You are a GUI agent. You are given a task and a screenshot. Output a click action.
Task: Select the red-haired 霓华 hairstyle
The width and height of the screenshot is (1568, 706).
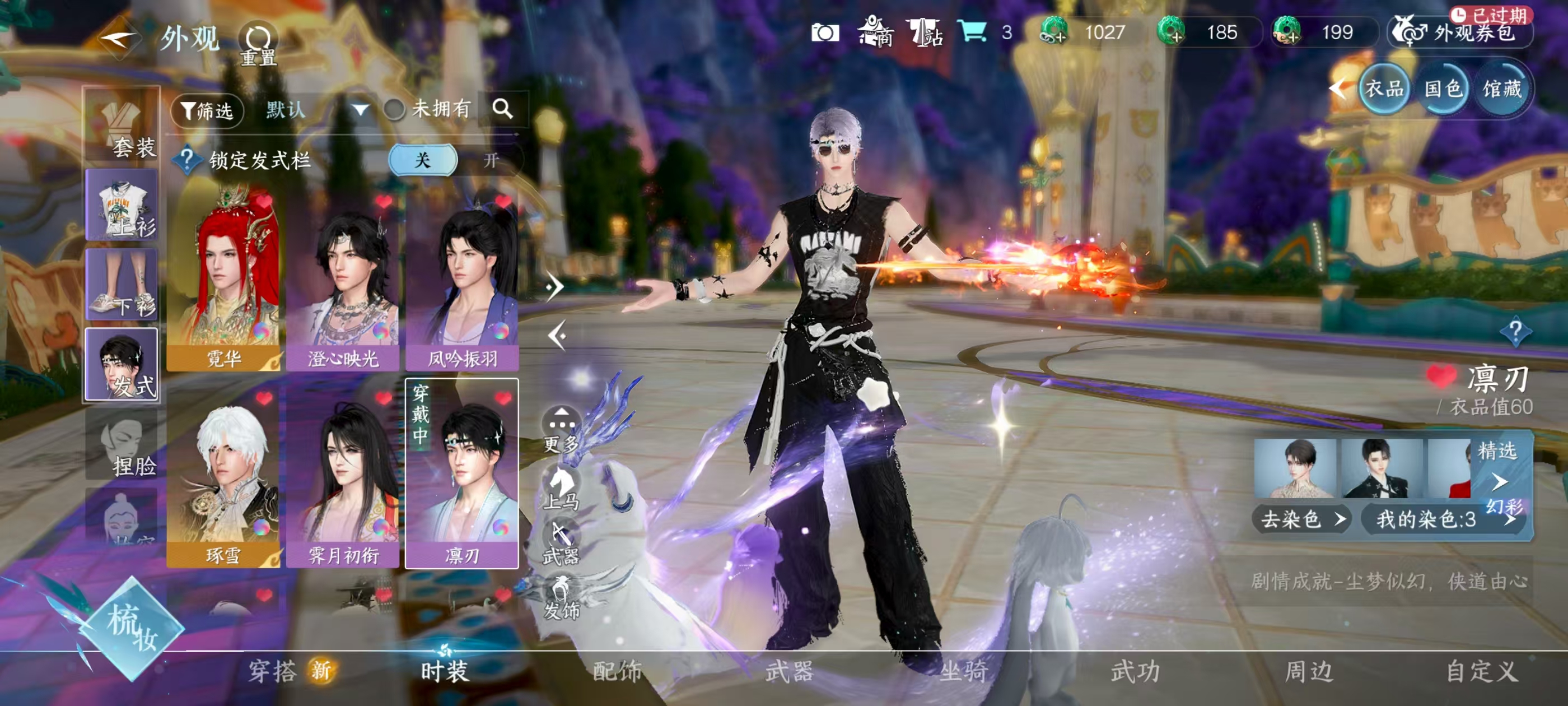pyautogui.click(x=223, y=280)
